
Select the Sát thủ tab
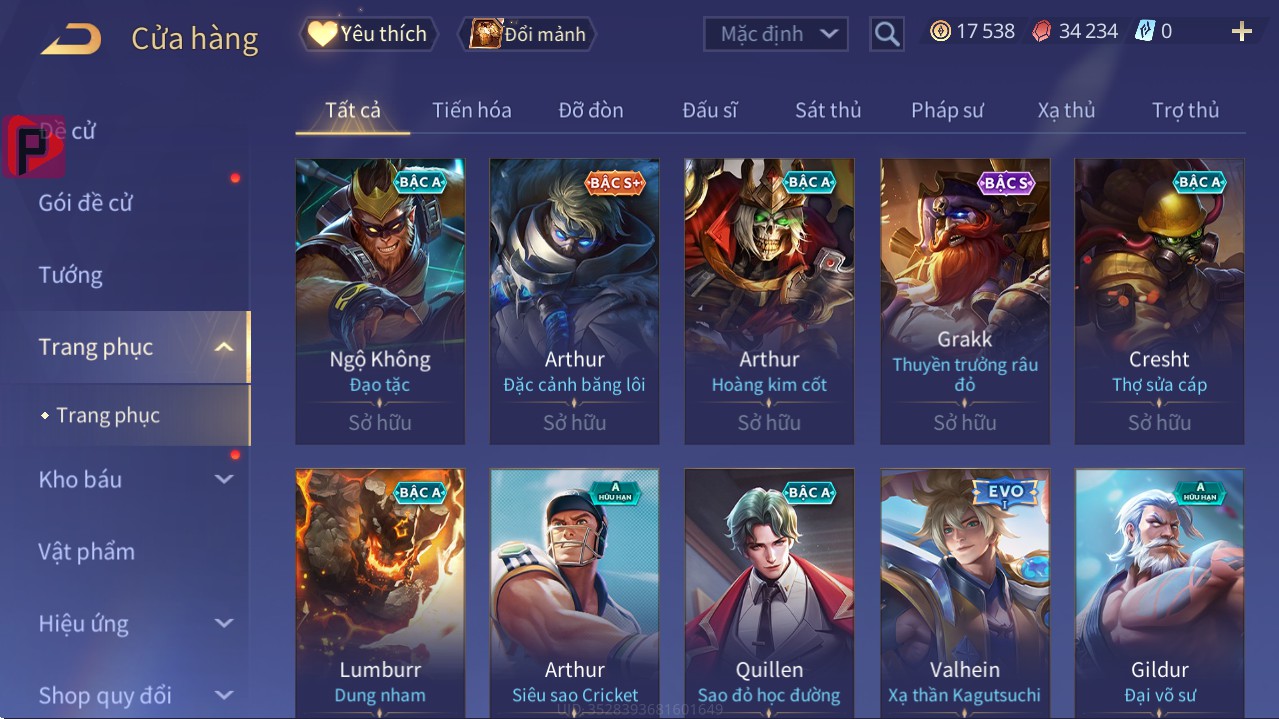(828, 110)
